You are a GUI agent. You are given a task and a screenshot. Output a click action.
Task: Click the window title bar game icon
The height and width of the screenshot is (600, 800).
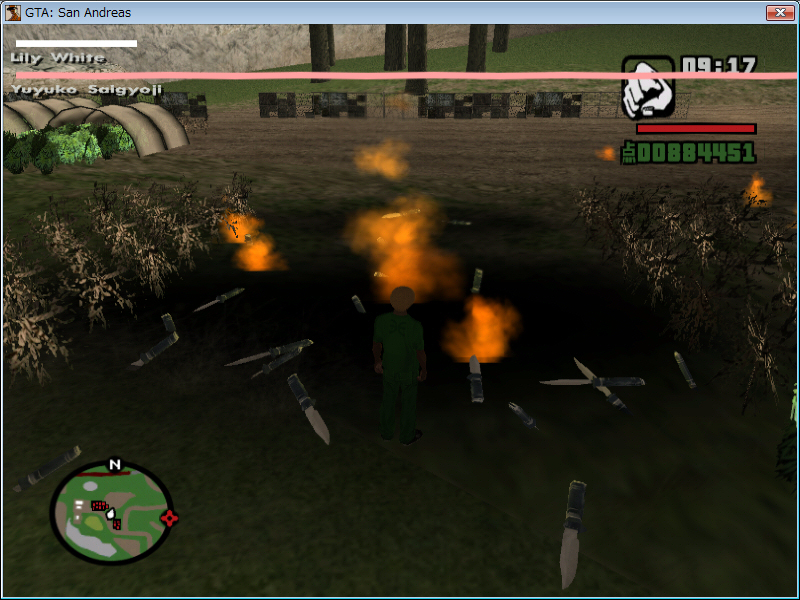(x=13, y=12)
